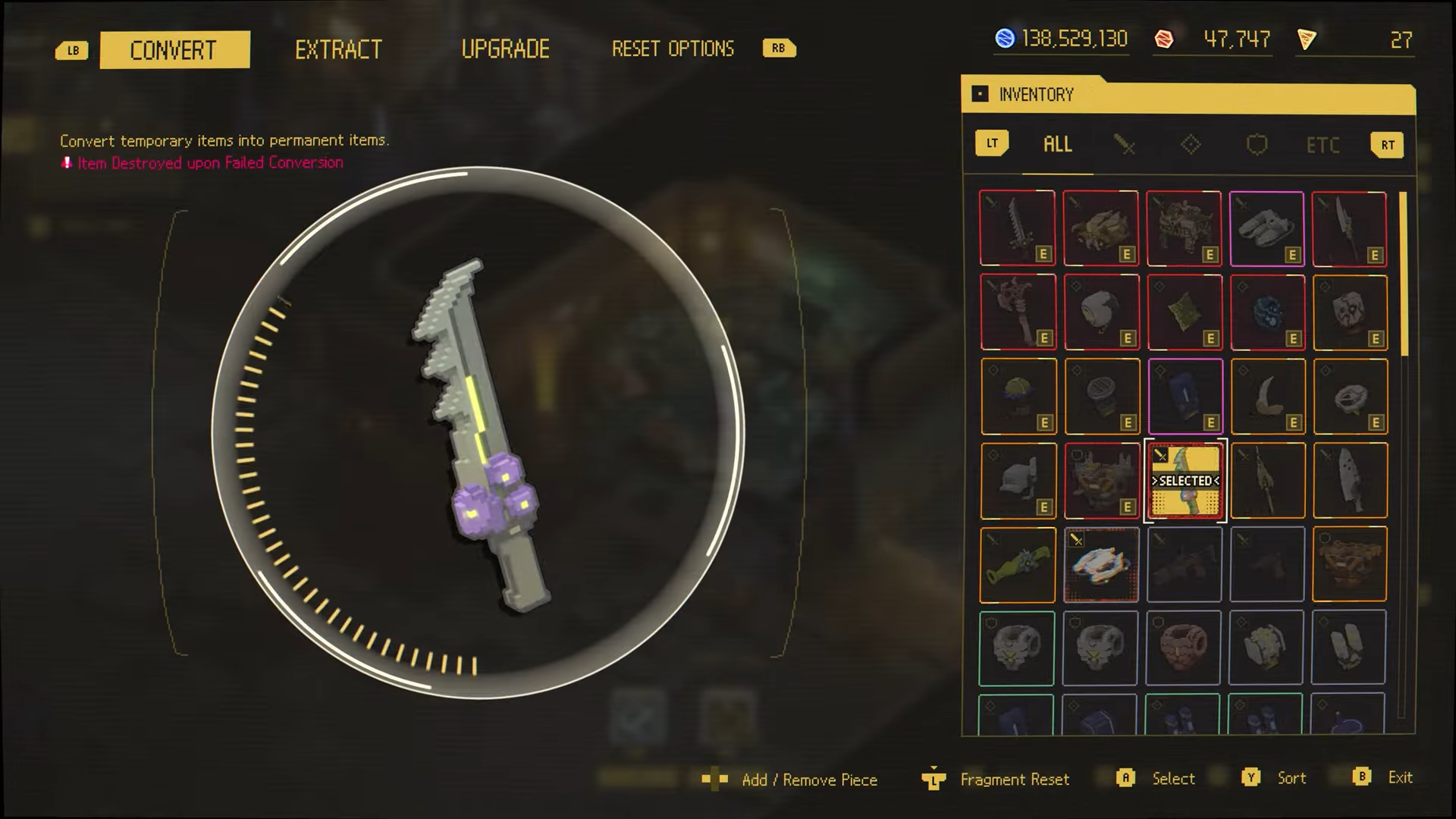Screen dimensions: 1456x819
Task: Select the jagged greatsword in first slot
Action: click(x=1017, y=228)
